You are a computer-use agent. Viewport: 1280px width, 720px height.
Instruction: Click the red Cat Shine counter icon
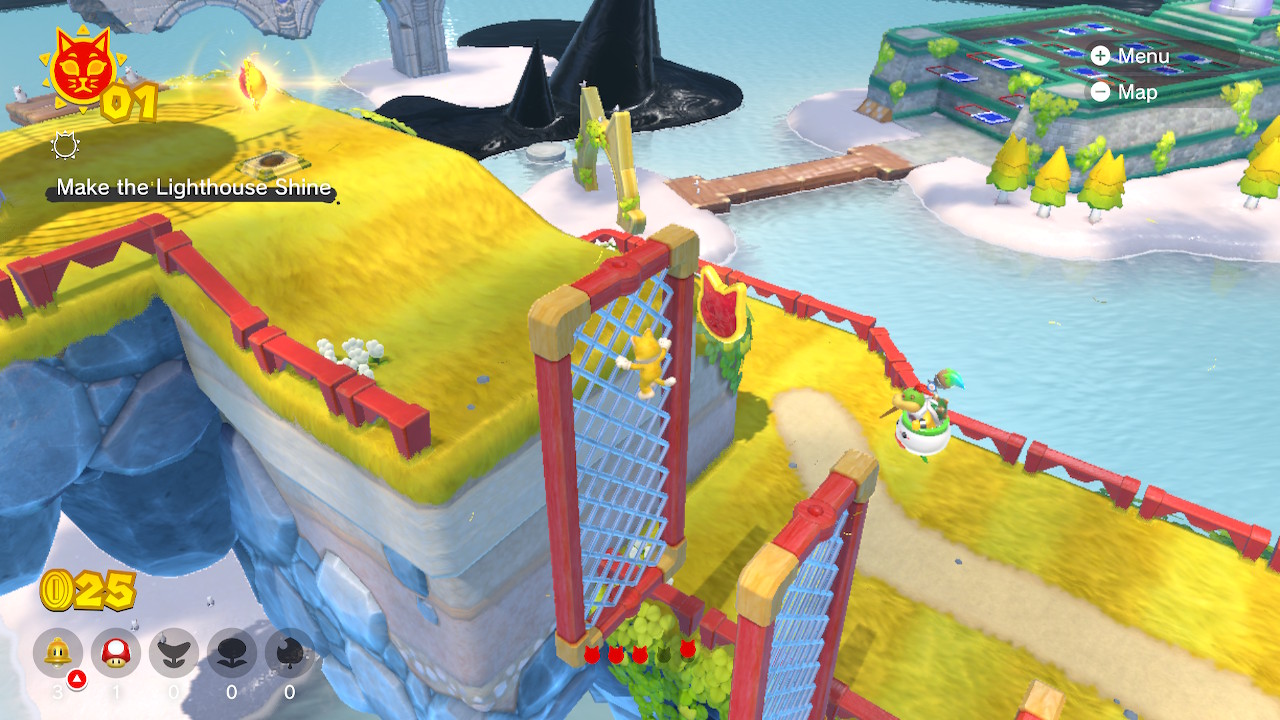(79, 68)
